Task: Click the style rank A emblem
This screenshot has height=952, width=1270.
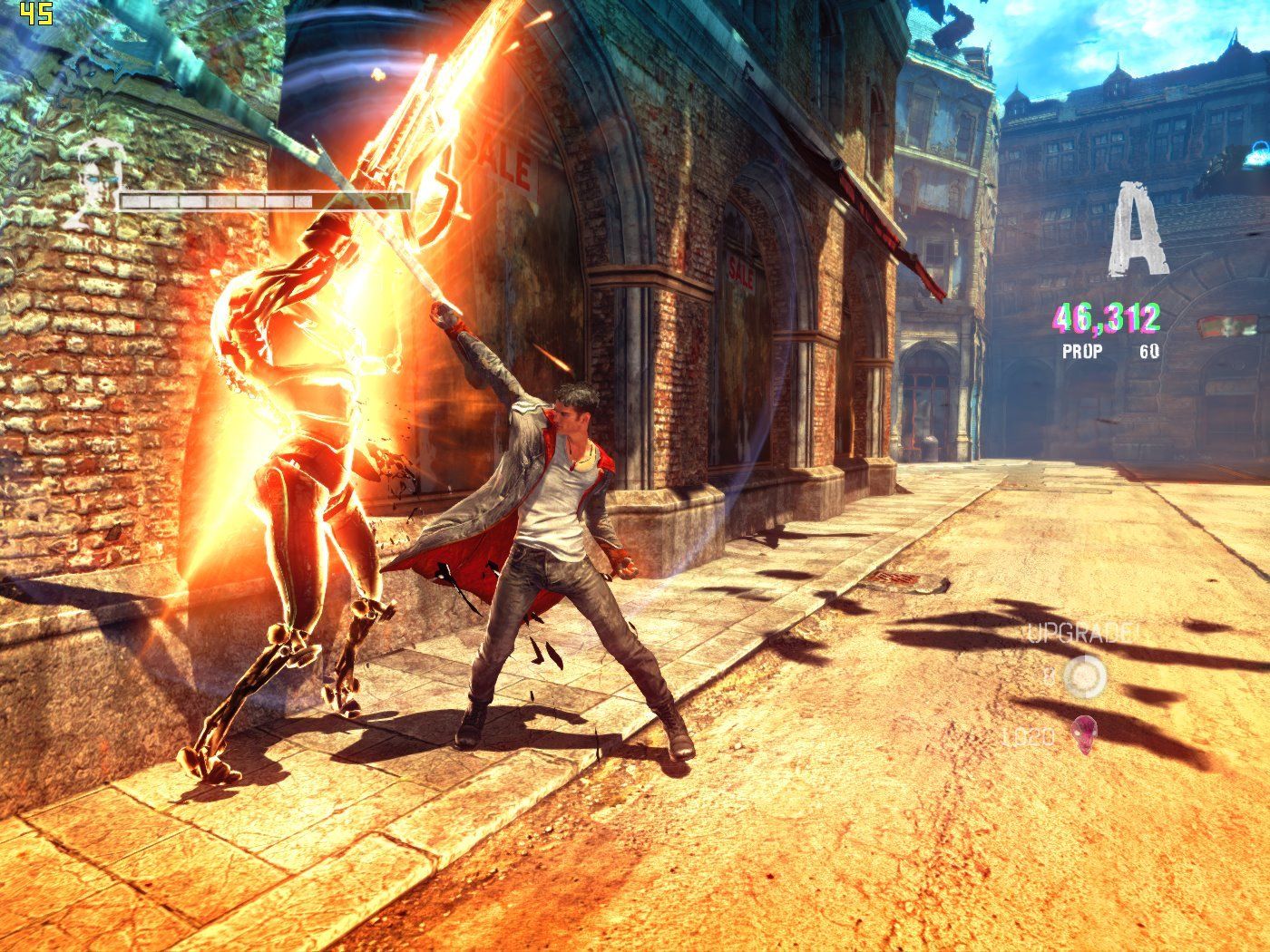Action: coord(1135,229)
